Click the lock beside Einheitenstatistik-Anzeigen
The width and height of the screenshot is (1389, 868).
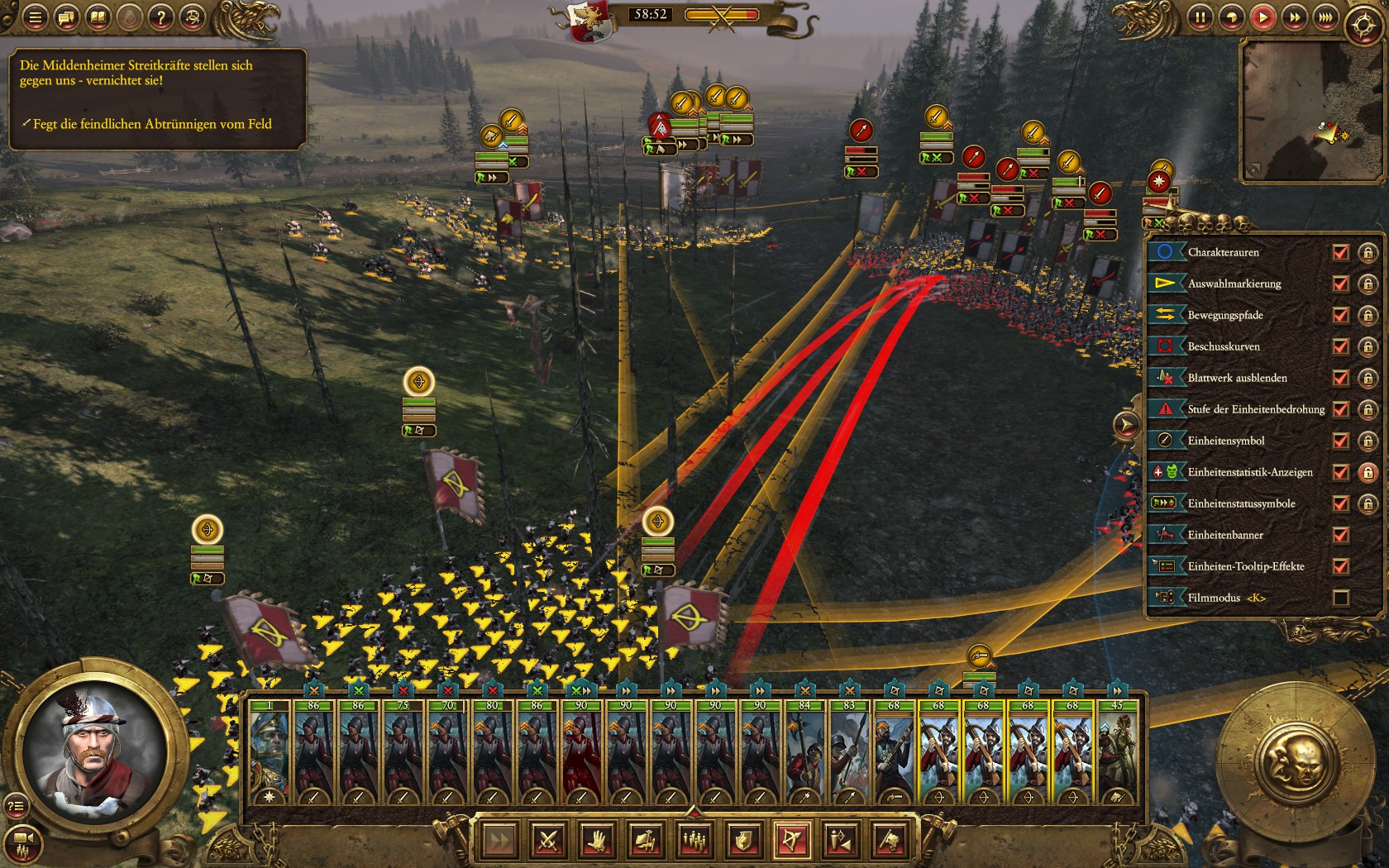[1368, 472]
